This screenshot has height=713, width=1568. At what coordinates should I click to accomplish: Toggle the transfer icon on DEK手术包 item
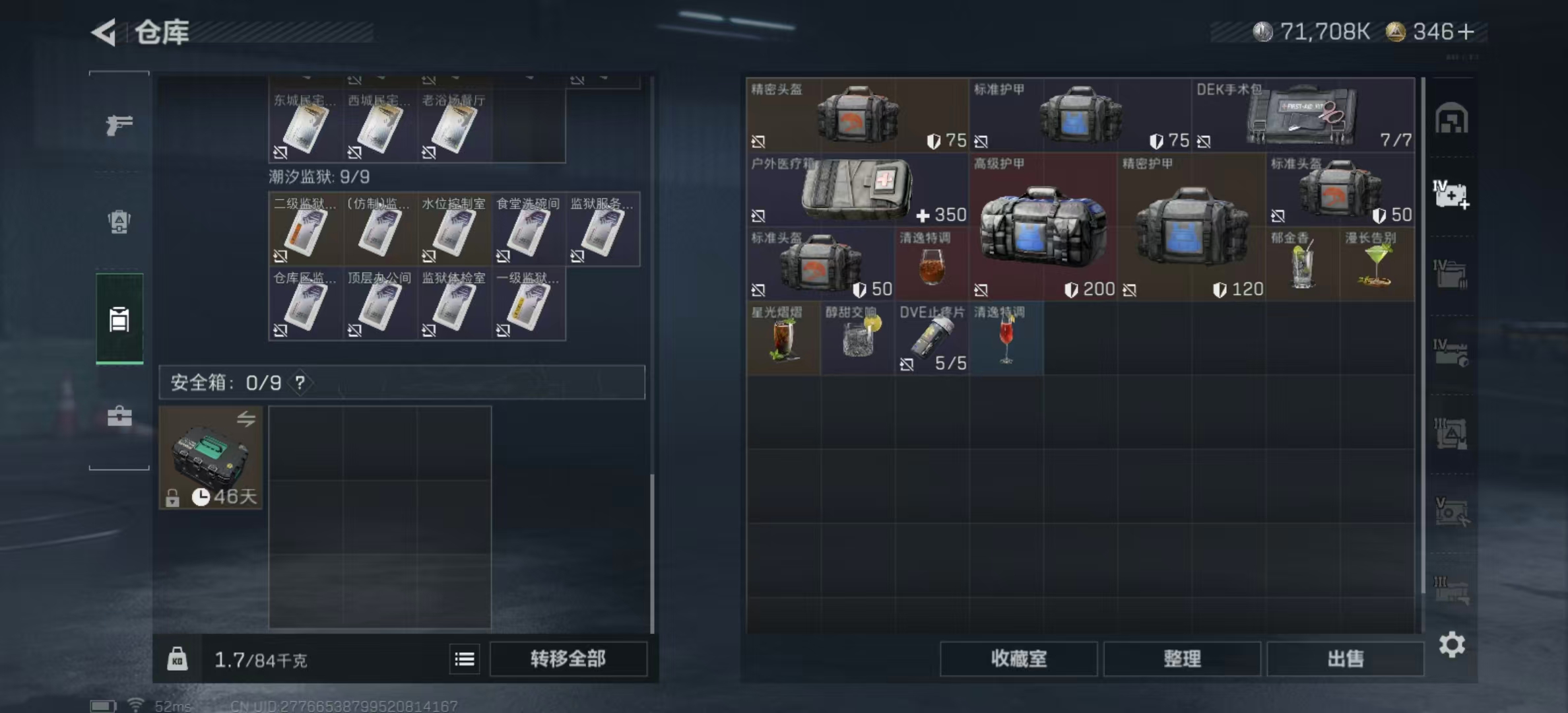(x=1205, y=141)
